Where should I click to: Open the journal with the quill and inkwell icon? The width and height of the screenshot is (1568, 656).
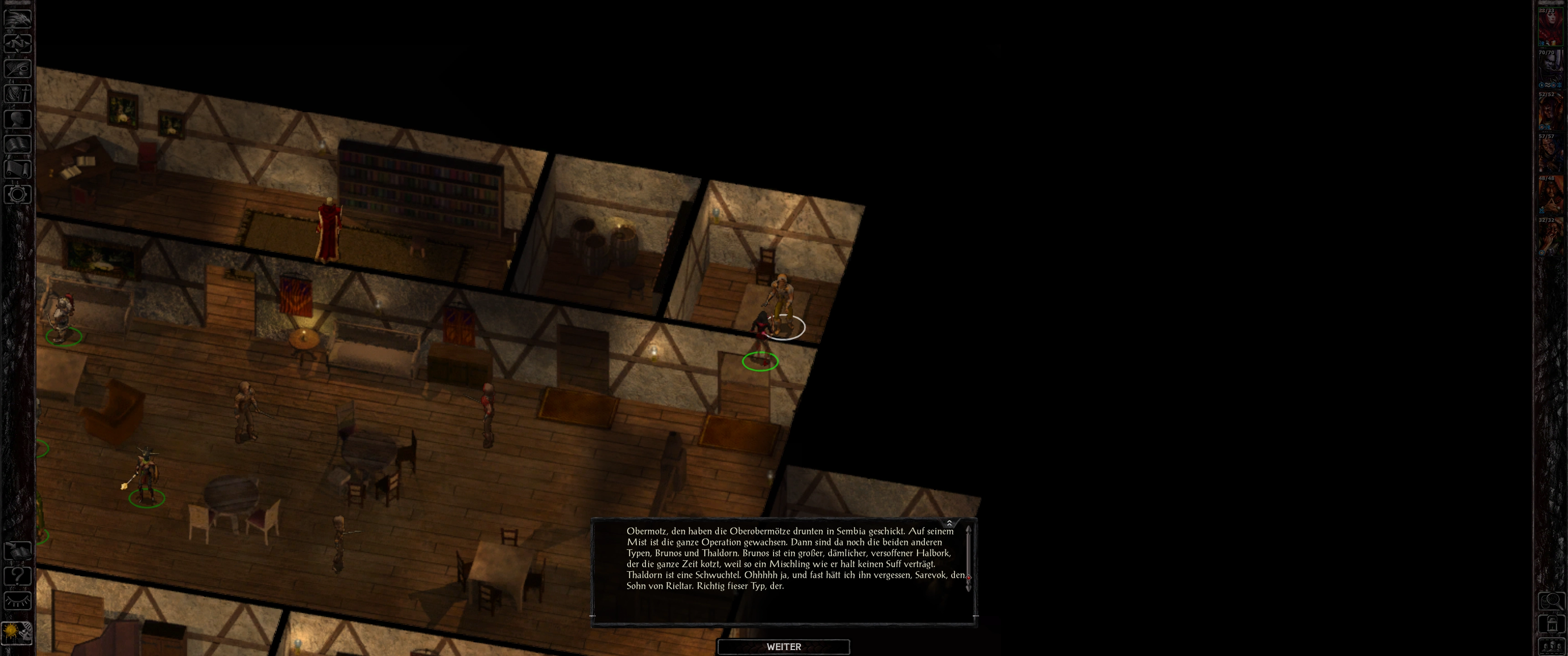(18, 68)
